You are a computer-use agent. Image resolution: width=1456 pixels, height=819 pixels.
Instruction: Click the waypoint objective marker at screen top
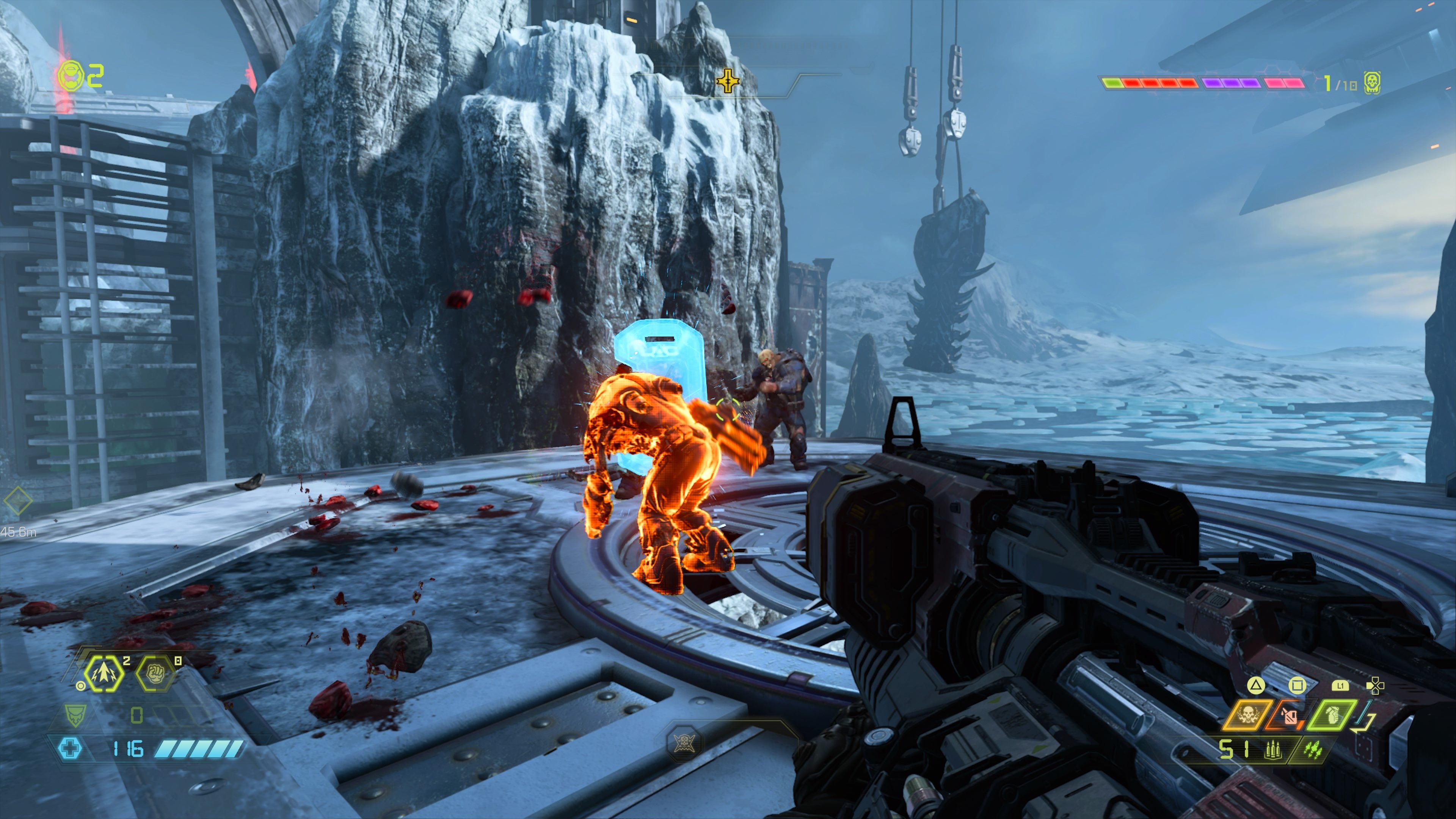tap(728, 80)
